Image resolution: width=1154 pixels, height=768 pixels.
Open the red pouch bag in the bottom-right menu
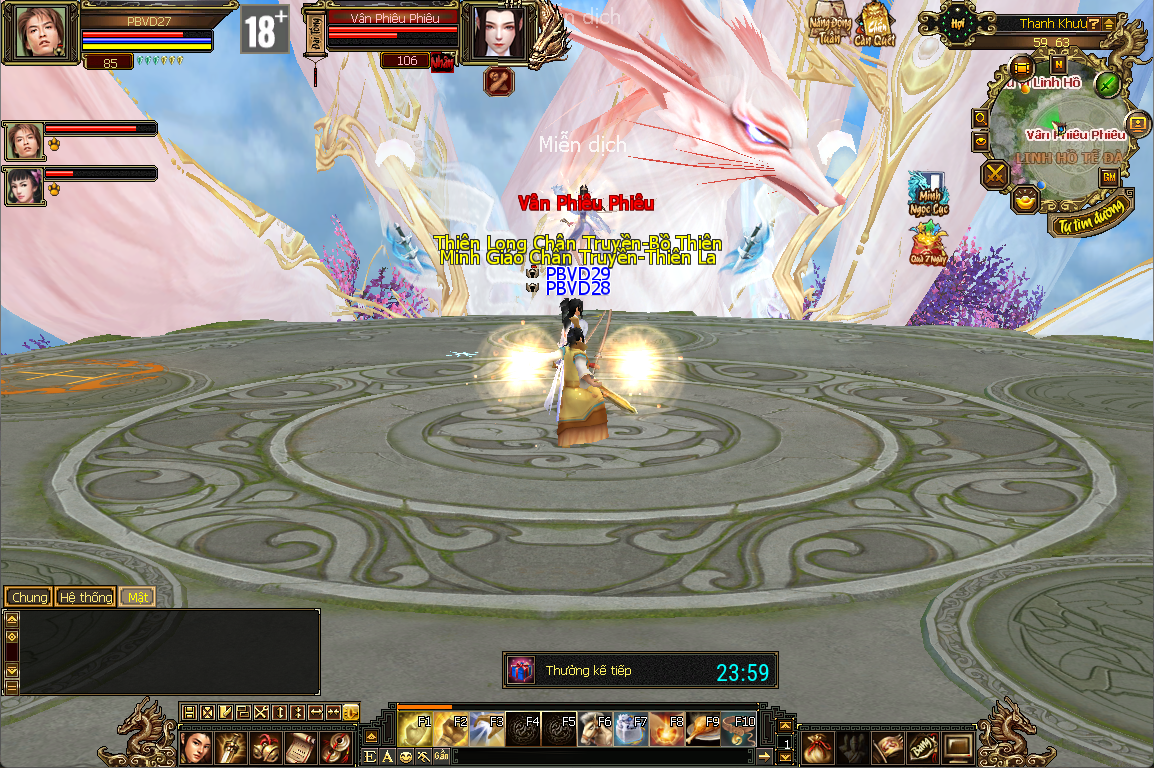[x=818, y=747]
